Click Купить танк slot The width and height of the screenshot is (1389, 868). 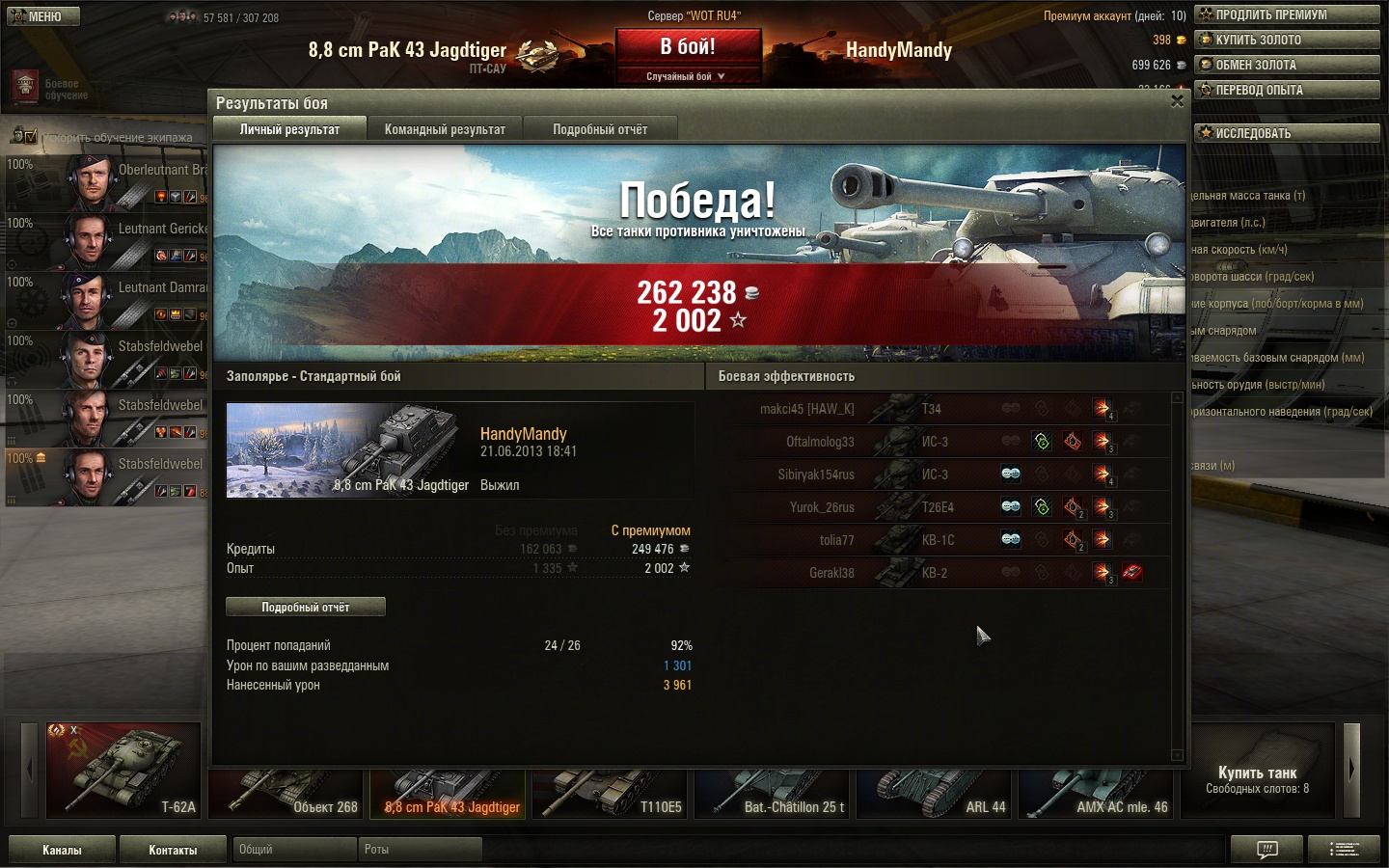[x=1257, y=772]
